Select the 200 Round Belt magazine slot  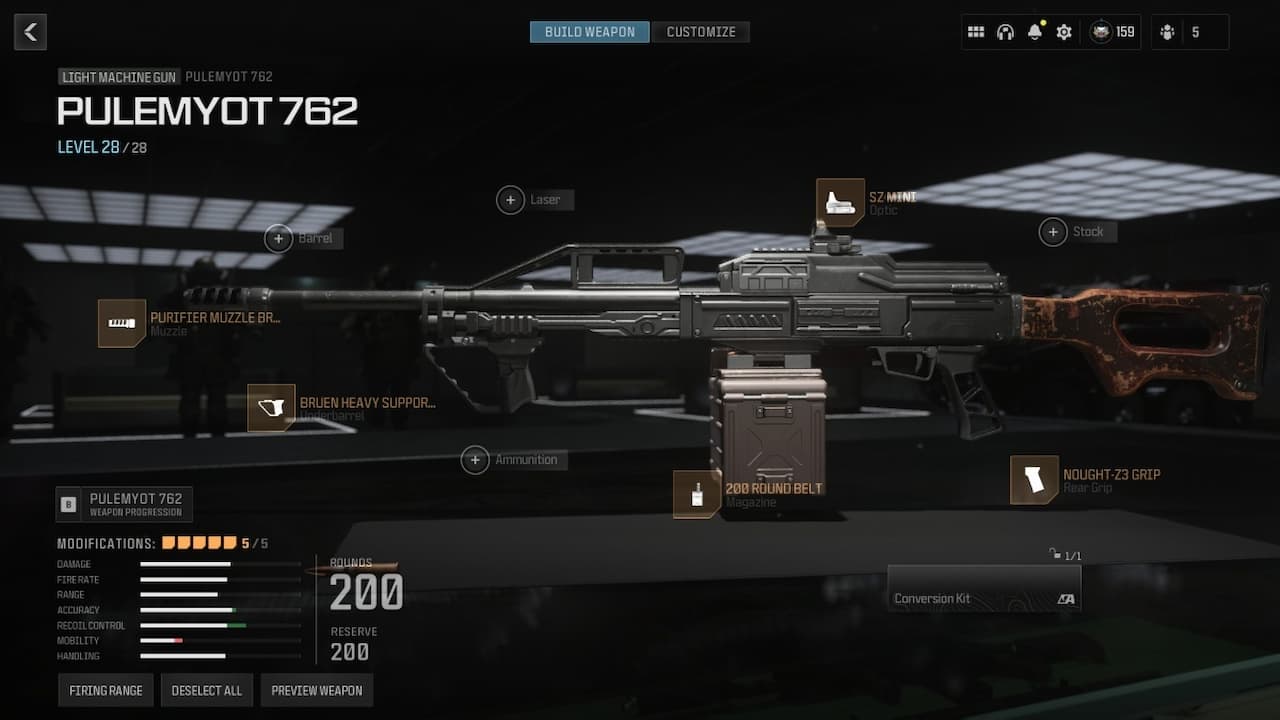[697, 494]
